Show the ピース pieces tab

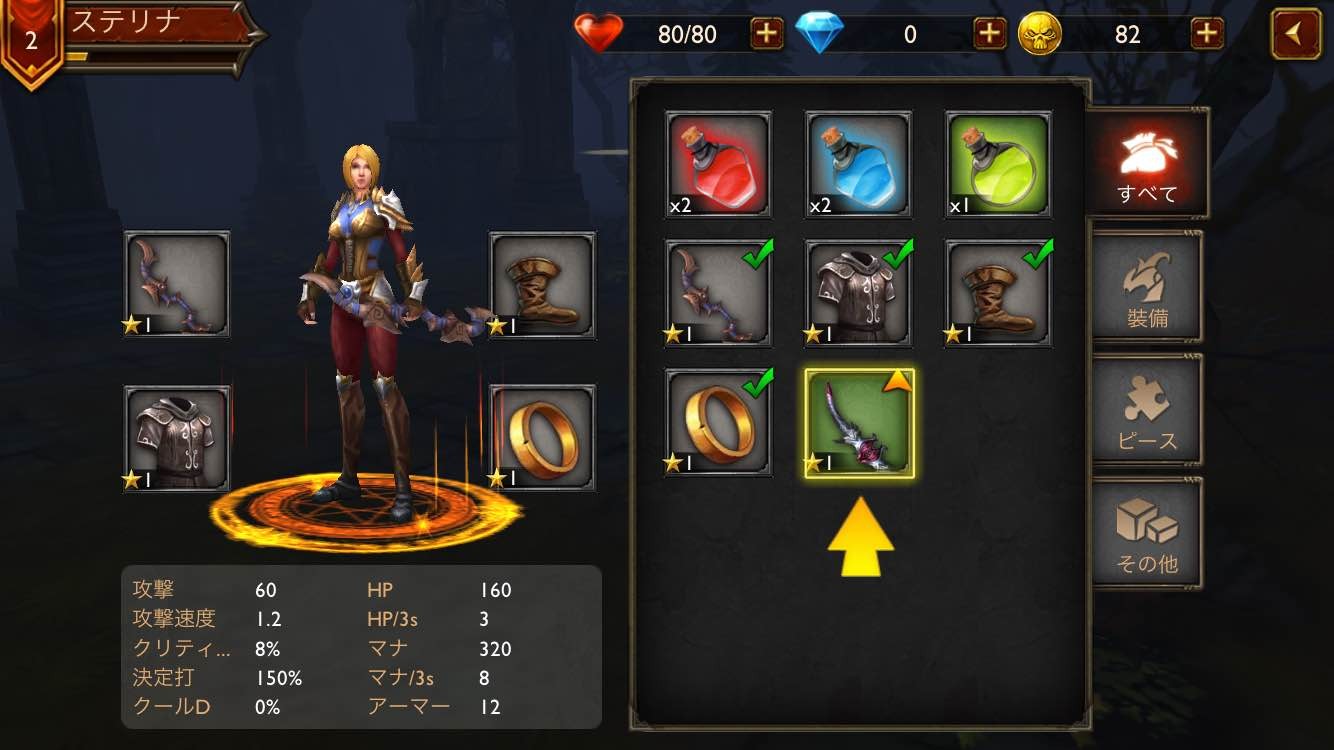pos(1147,410)
